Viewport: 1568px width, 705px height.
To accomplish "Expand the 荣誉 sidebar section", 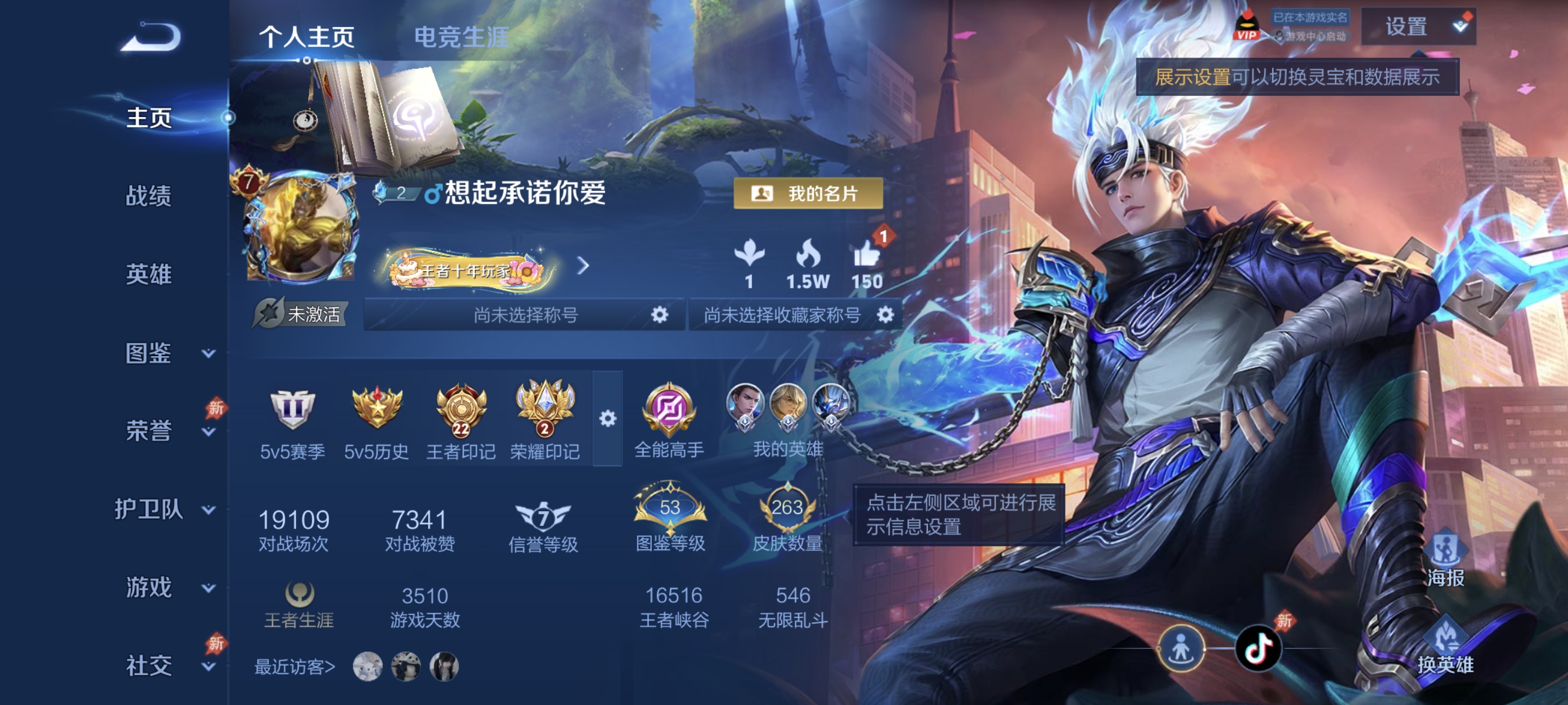I will [150, 430].
